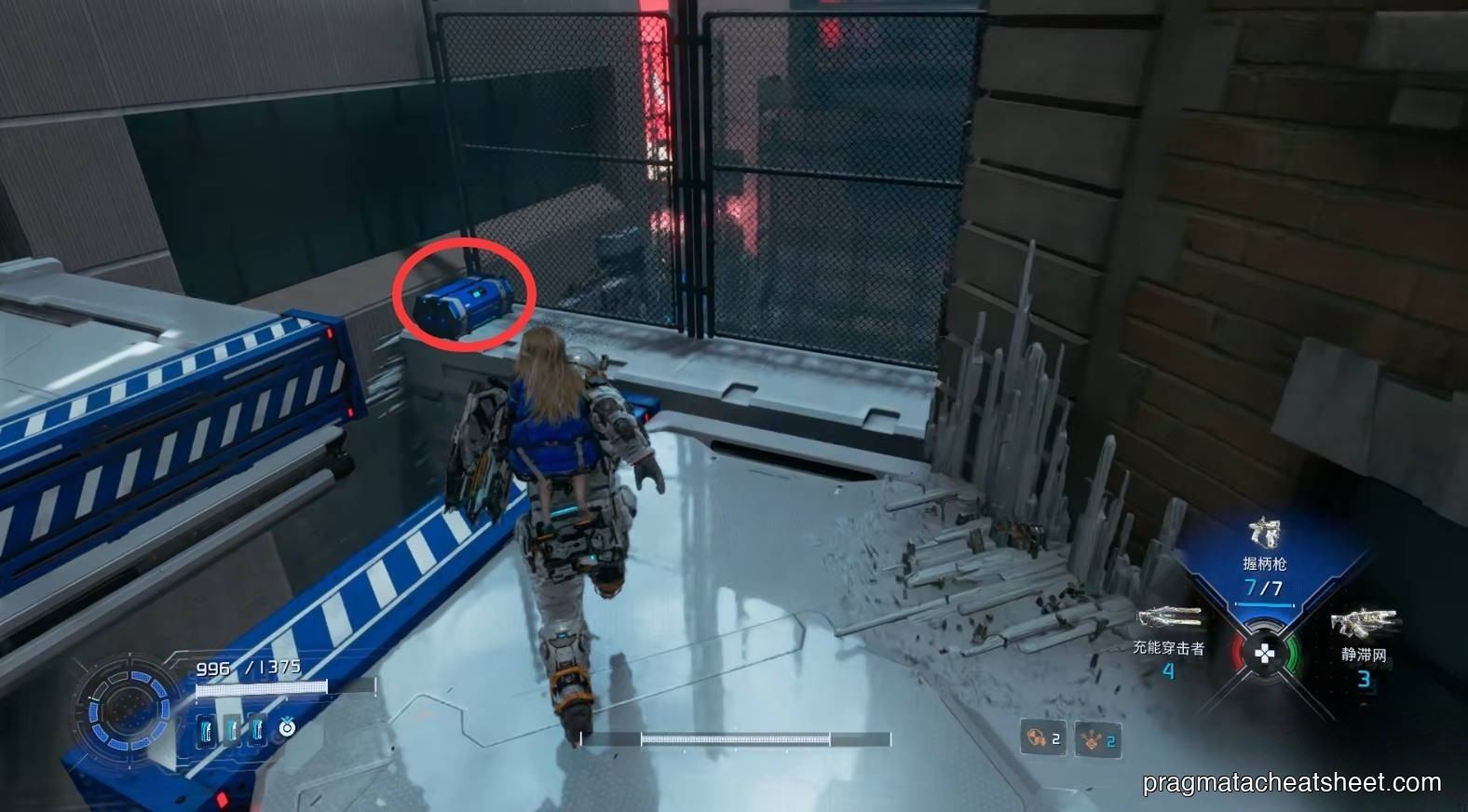Click the 静滞网 ammo number 3
Viewport: 1468px width, 812px height.
point(1365,678)
